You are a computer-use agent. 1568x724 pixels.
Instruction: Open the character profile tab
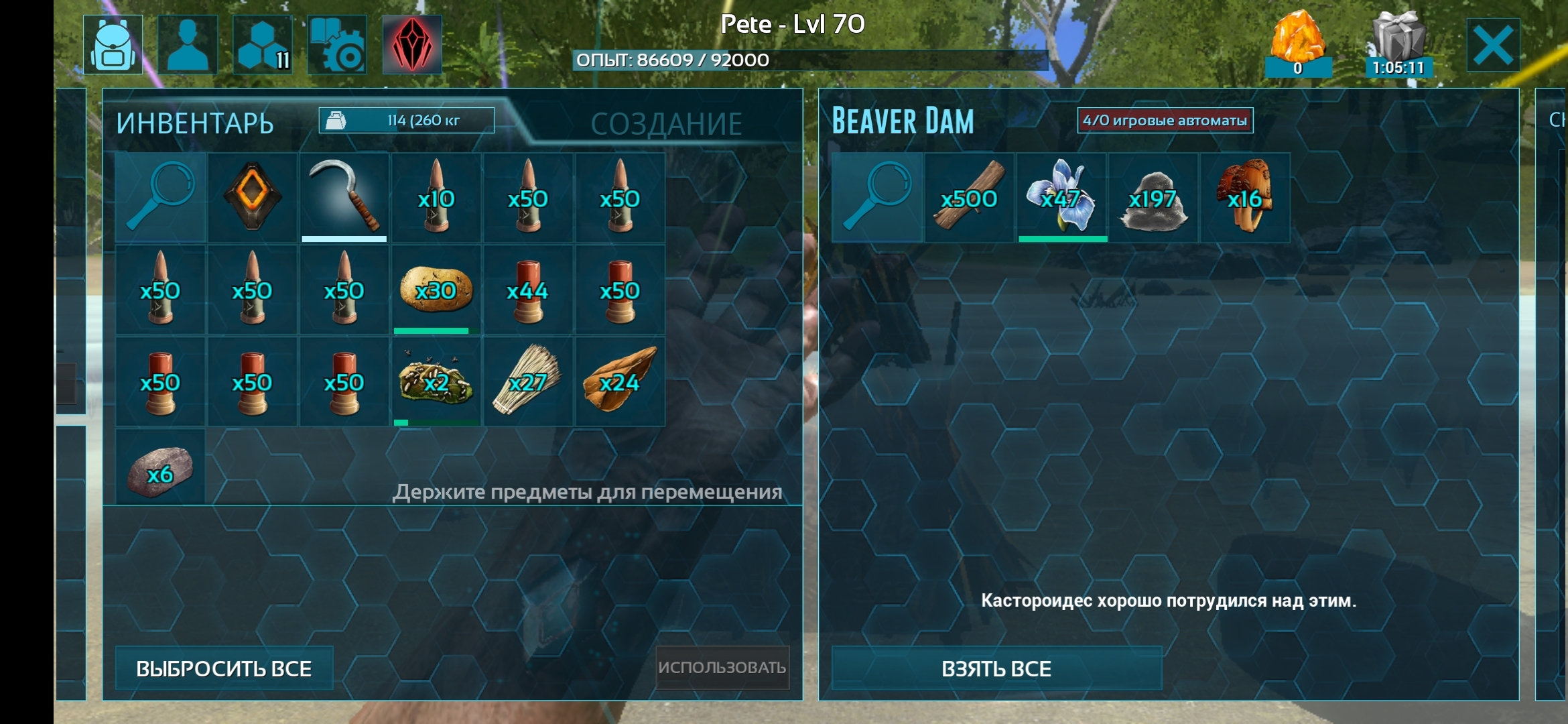coord(188,45)
